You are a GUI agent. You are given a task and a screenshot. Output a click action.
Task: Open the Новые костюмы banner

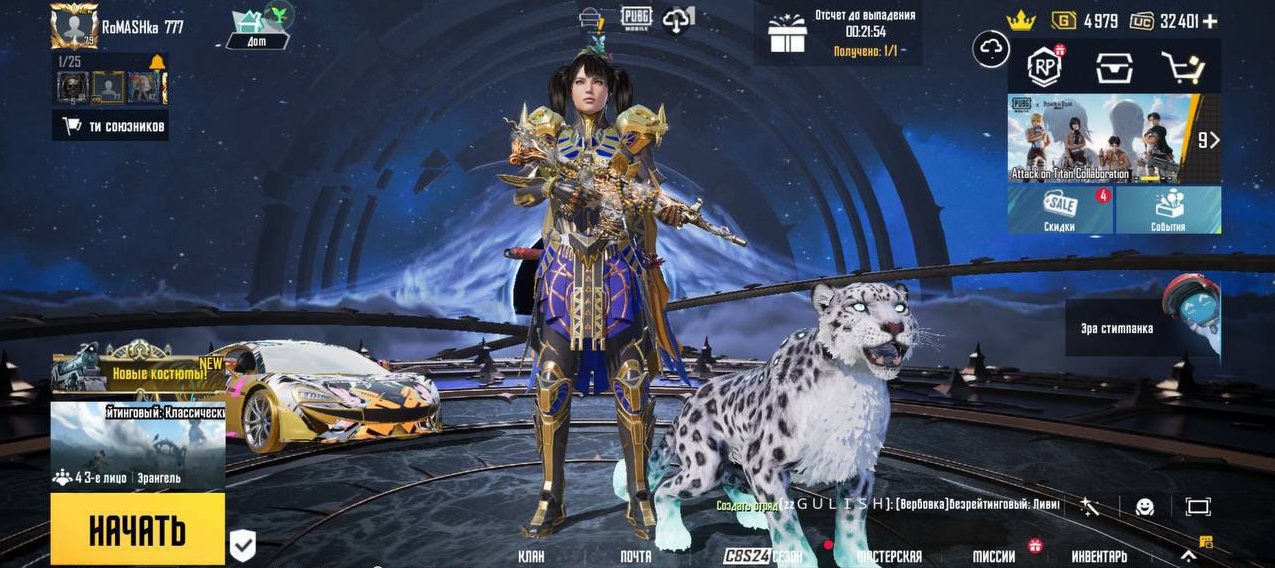click(x=140, y=370)
